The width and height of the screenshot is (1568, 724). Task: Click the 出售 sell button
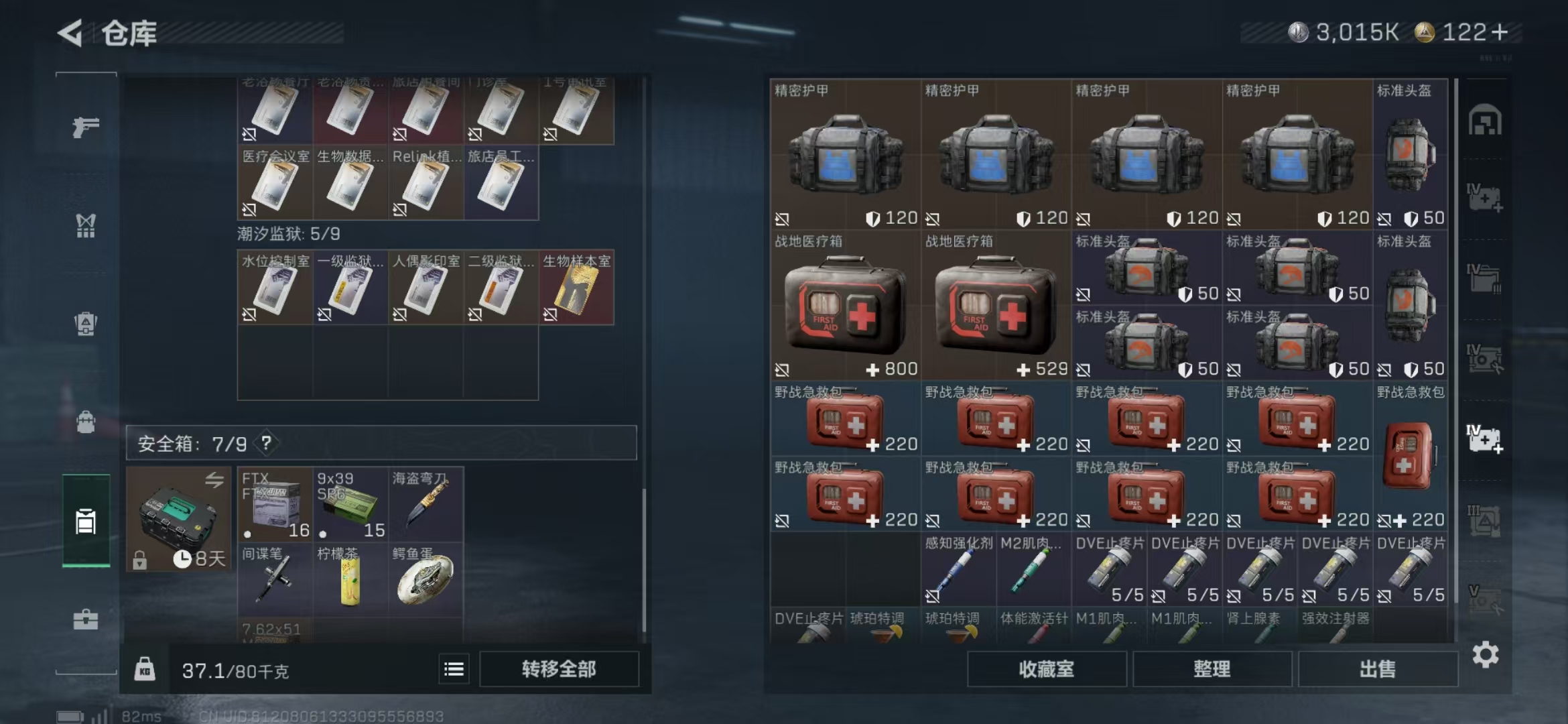1377,669
